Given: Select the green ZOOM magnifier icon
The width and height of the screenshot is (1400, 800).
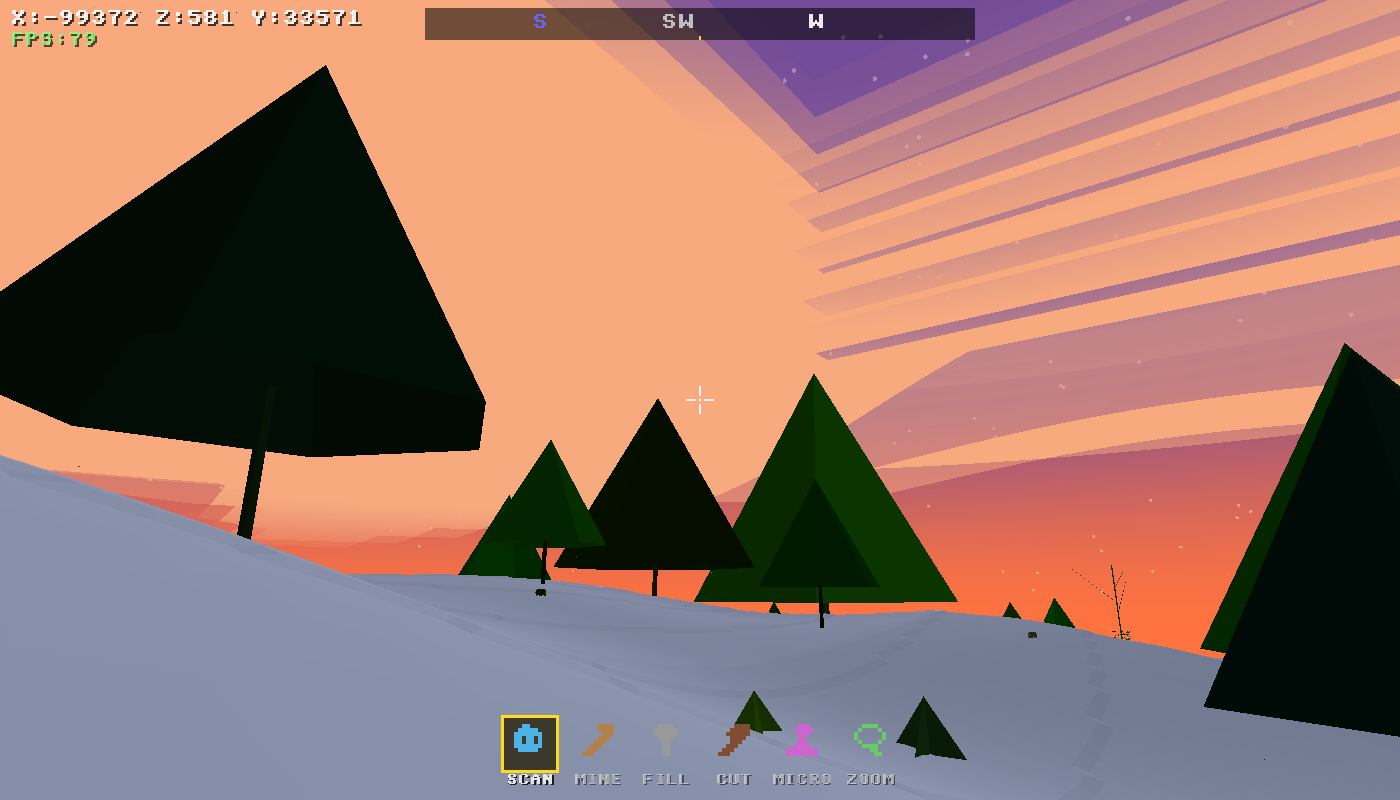Looking at the screenshot, I should (869, 740).
